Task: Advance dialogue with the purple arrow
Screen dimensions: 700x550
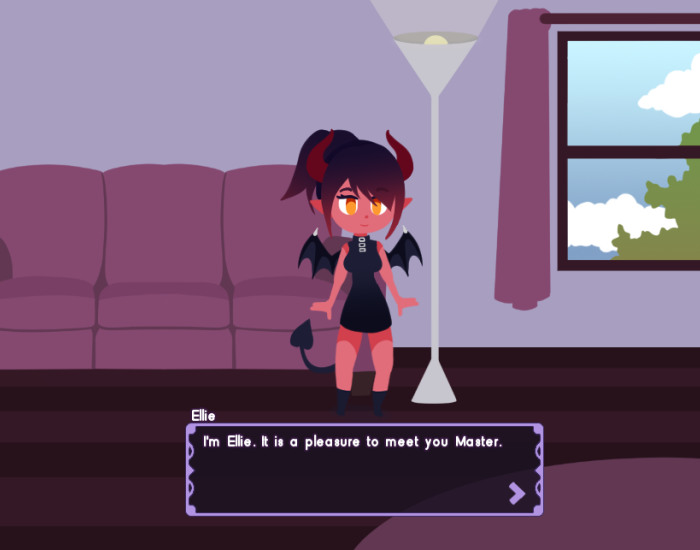Action: (x=516, y=492)
